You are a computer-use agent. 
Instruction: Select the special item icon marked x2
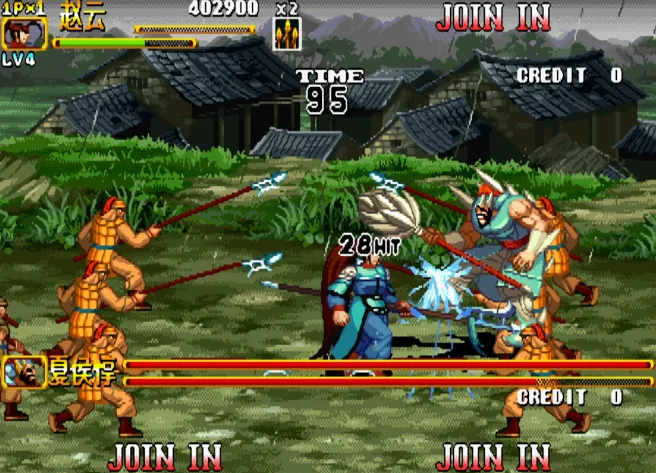tap(287, 34)
